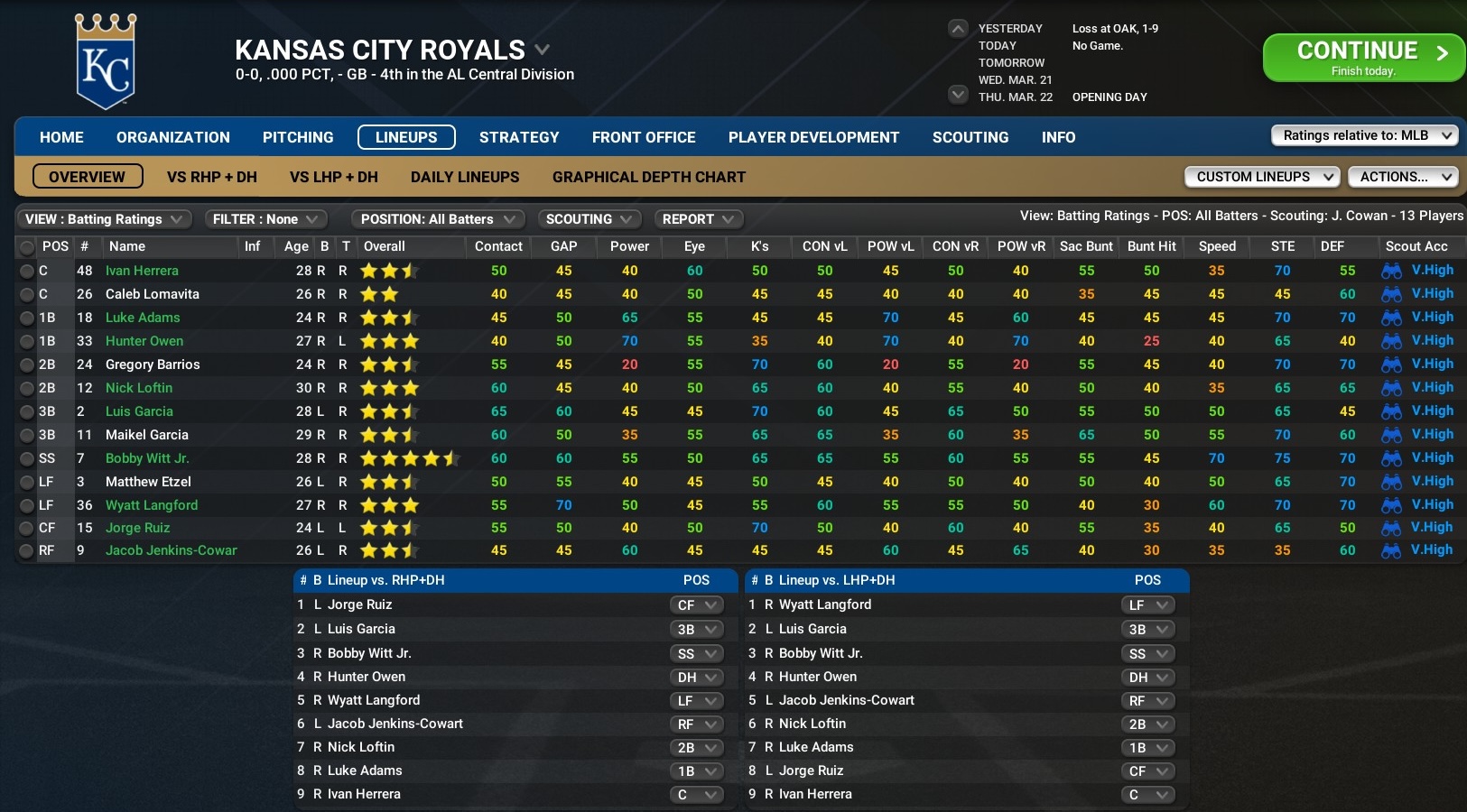Open Jorge Ruiz's CF position dropdown
The height and width of the screenshot is (812, 1467).
(x=697, y=604)
